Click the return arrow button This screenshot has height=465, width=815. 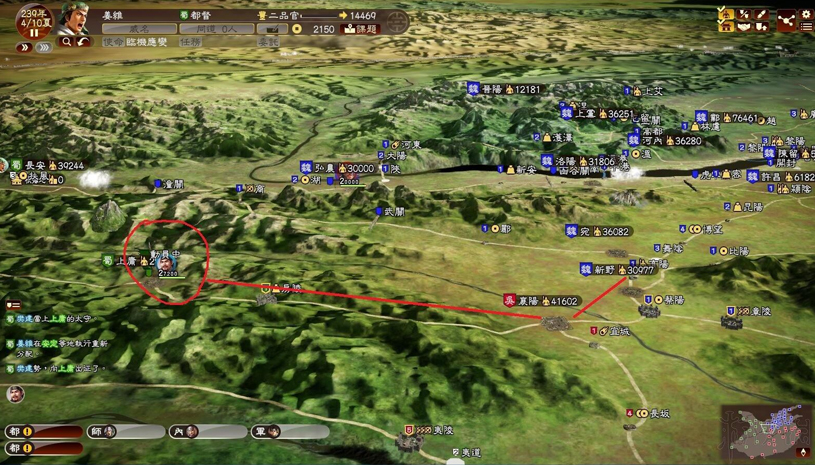pyautogui.click(x=84, y=42)
